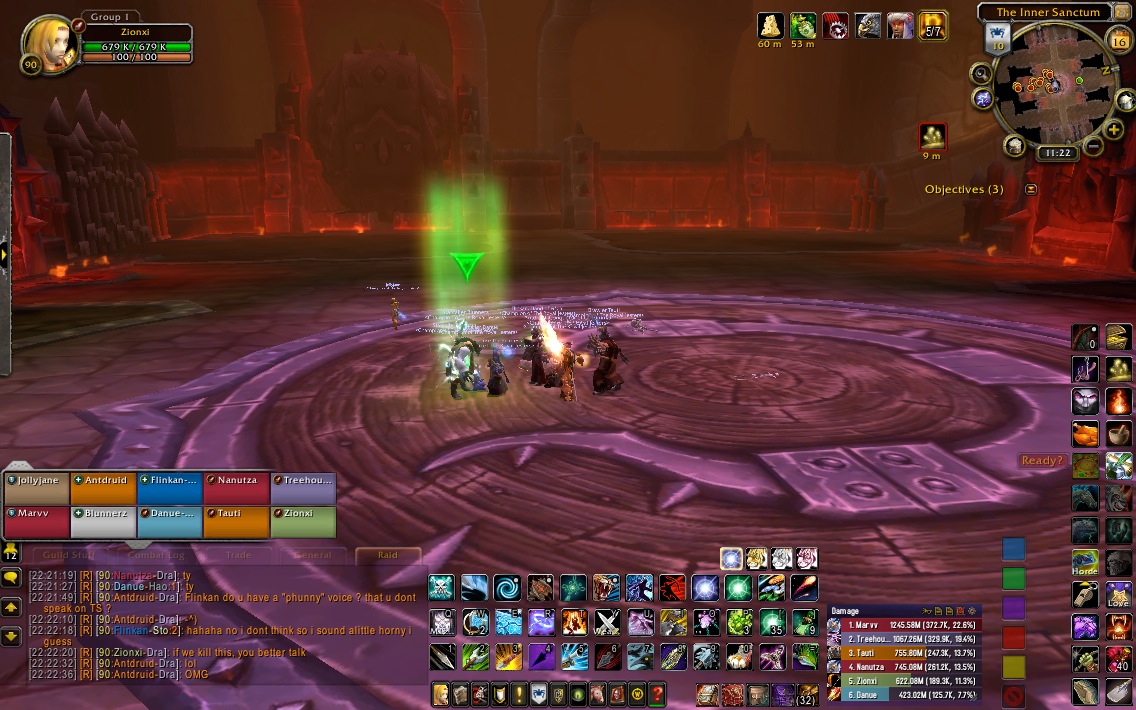
Task: Switch to the Trade chat tab
Action: (238, 555)
